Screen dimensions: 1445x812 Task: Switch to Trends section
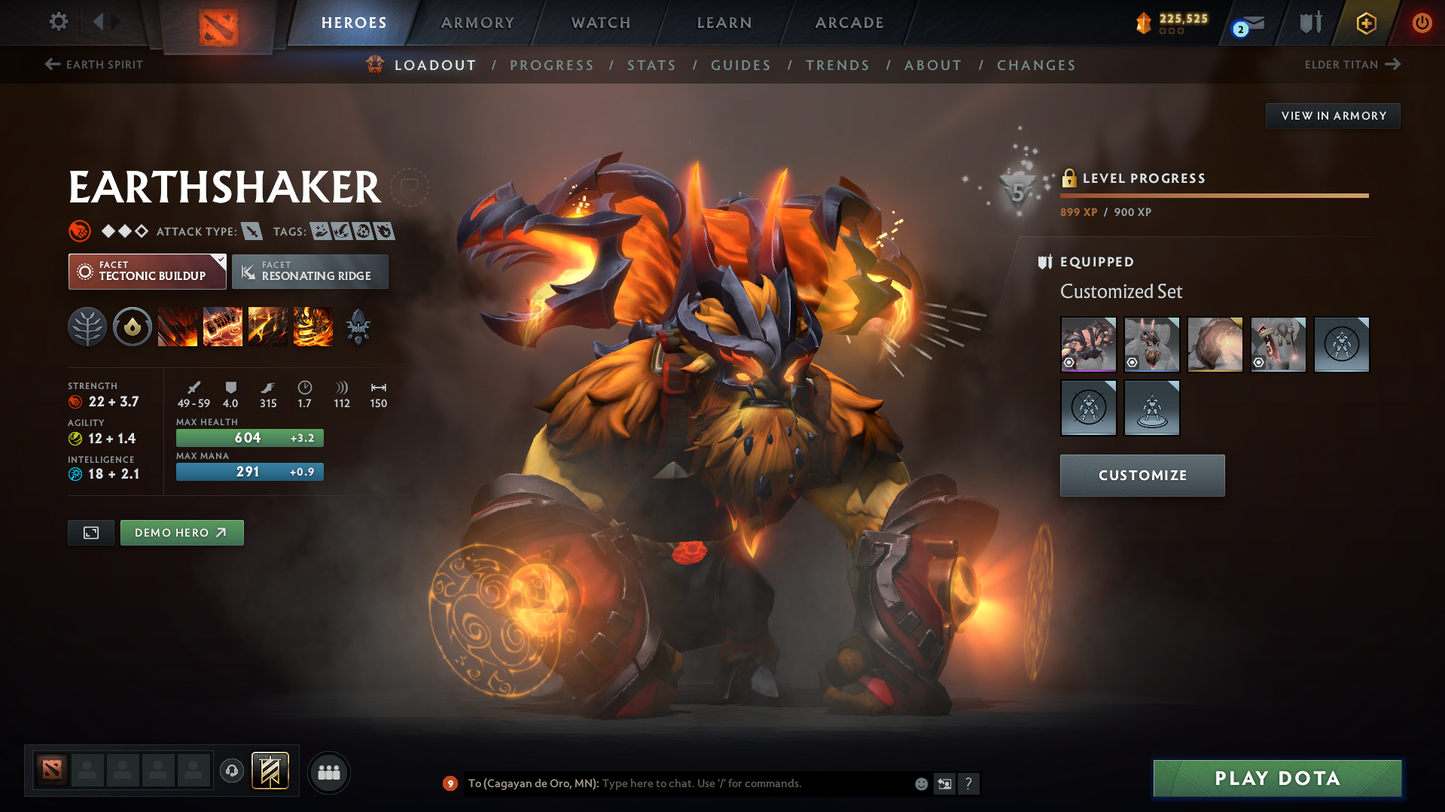(837, 65)
